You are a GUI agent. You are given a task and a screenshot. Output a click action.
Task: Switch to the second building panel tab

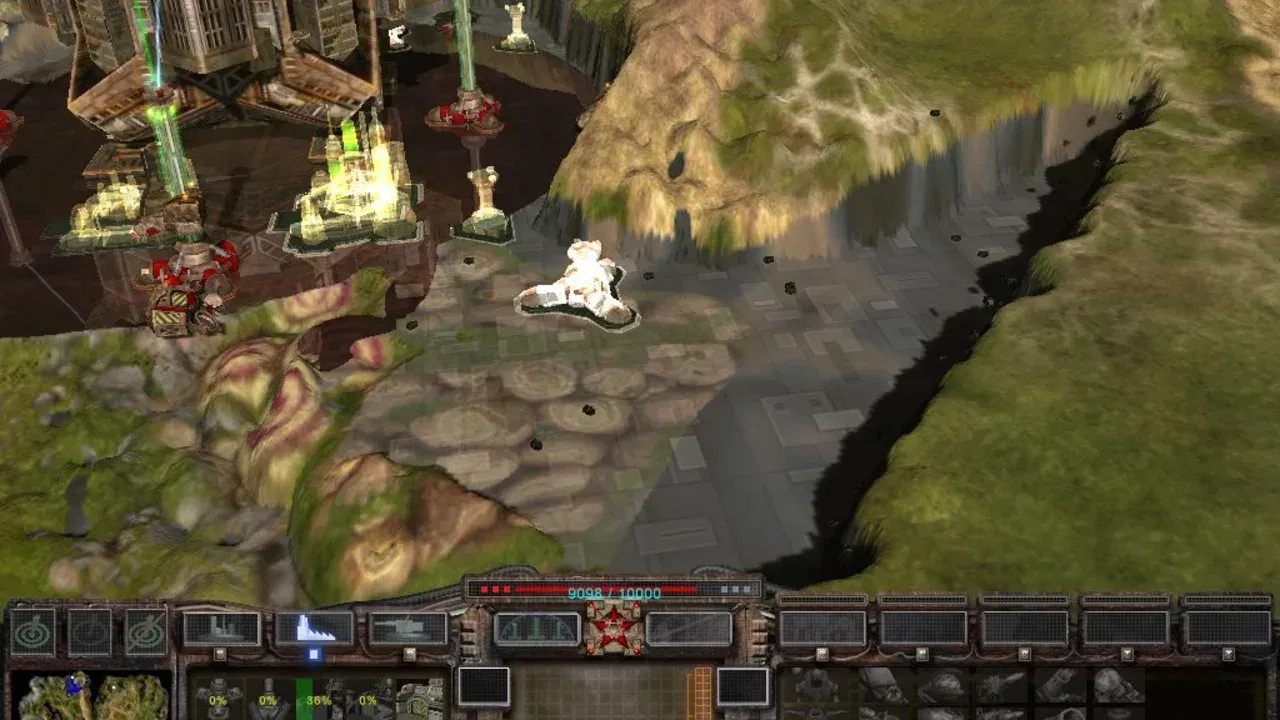click(925, 600)
